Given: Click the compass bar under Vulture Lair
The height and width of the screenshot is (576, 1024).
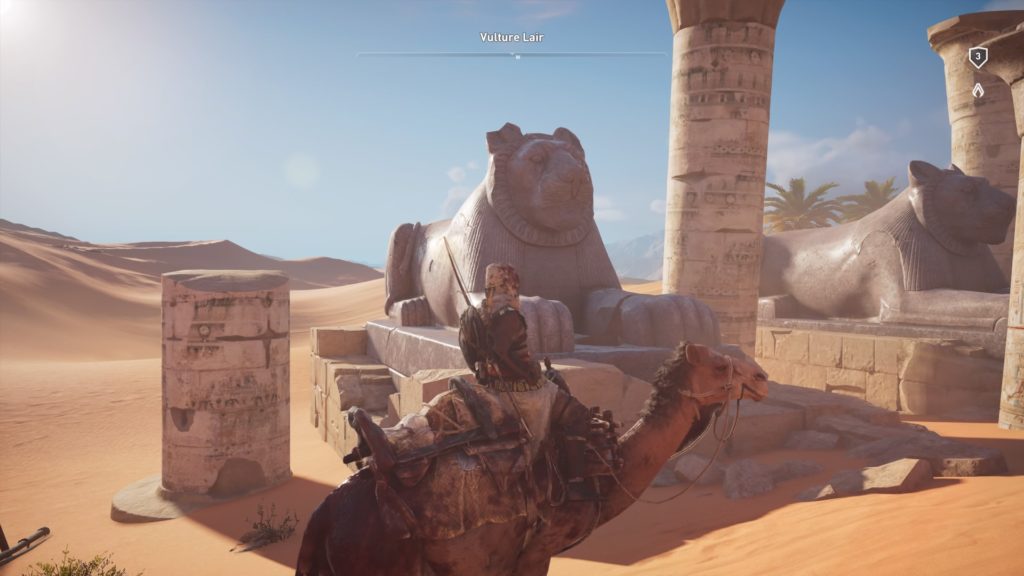Looking at the screenshot, I should pos(512,54).
